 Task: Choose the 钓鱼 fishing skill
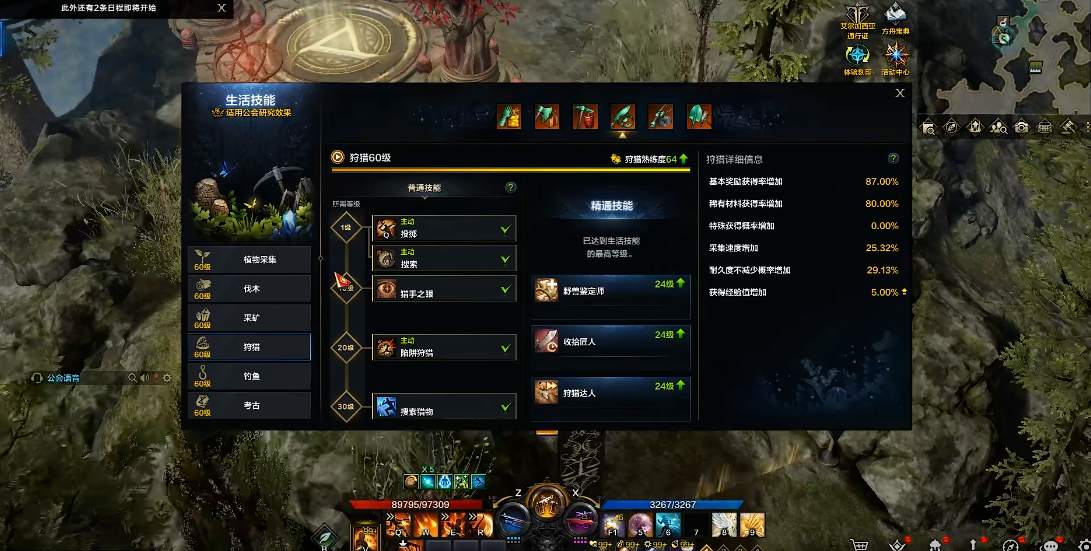coord(249,376)
